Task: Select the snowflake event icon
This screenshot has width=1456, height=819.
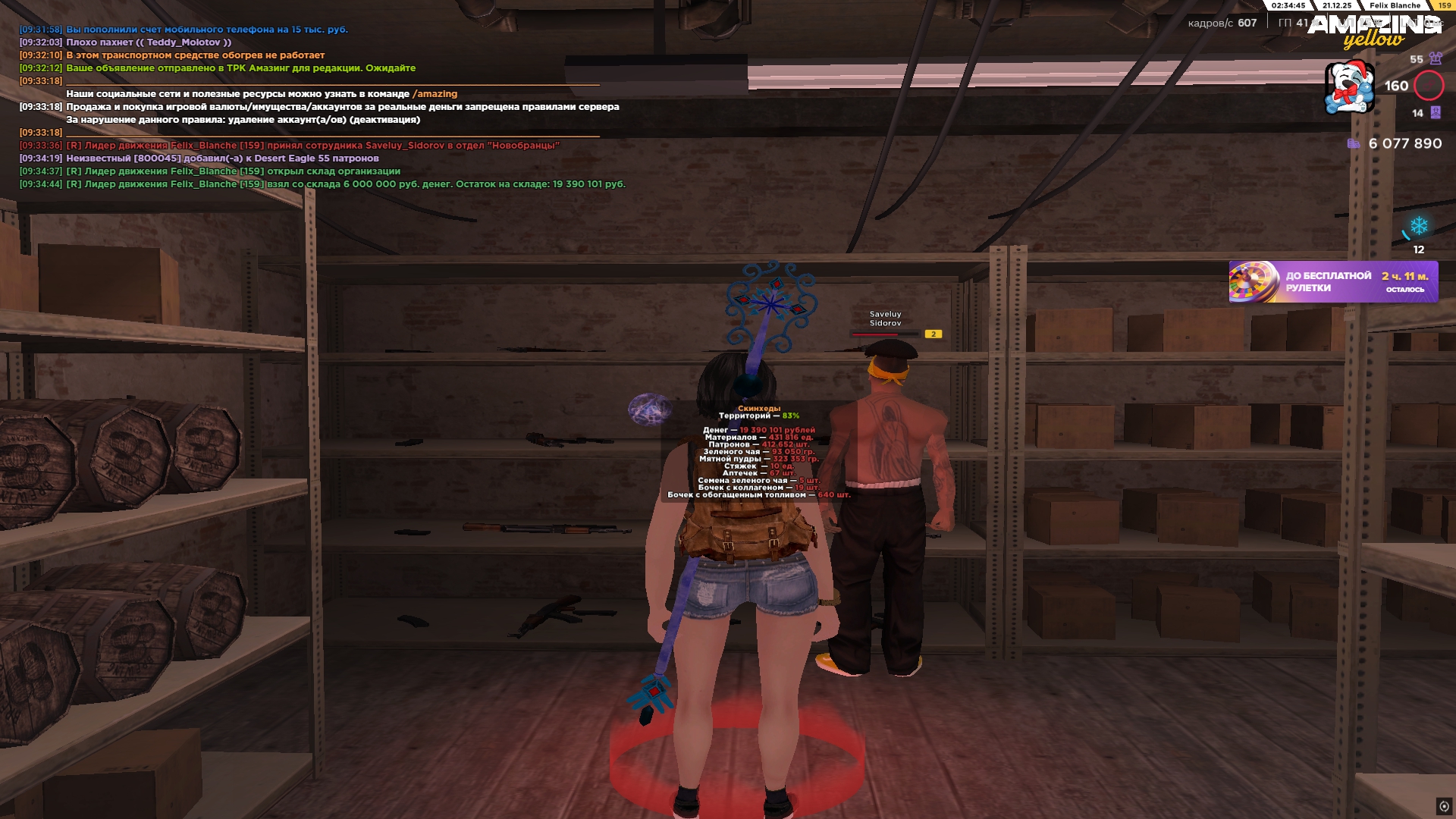Action: click(x=1418, y=226)
